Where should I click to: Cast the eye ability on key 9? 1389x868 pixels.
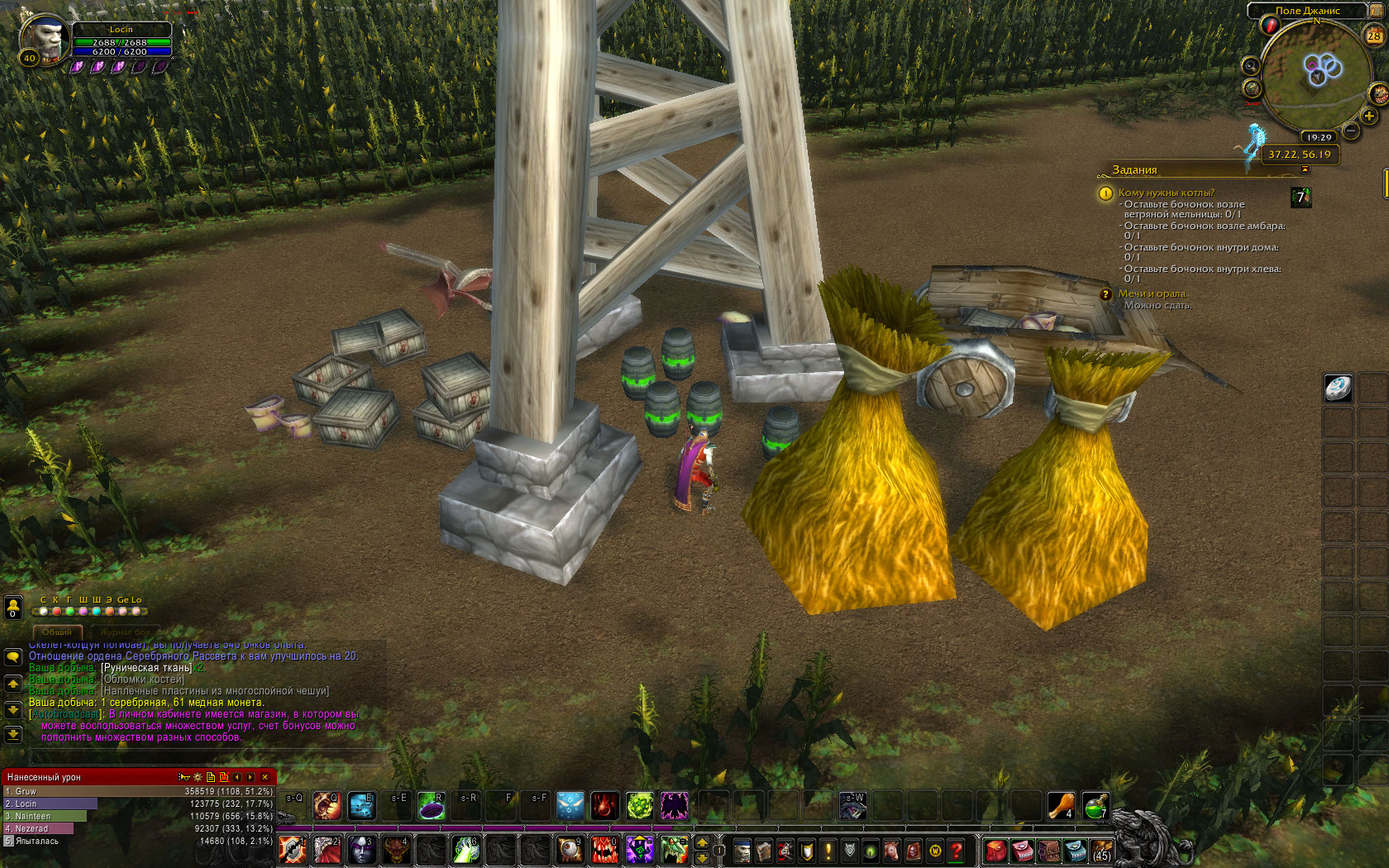(570, 850)
